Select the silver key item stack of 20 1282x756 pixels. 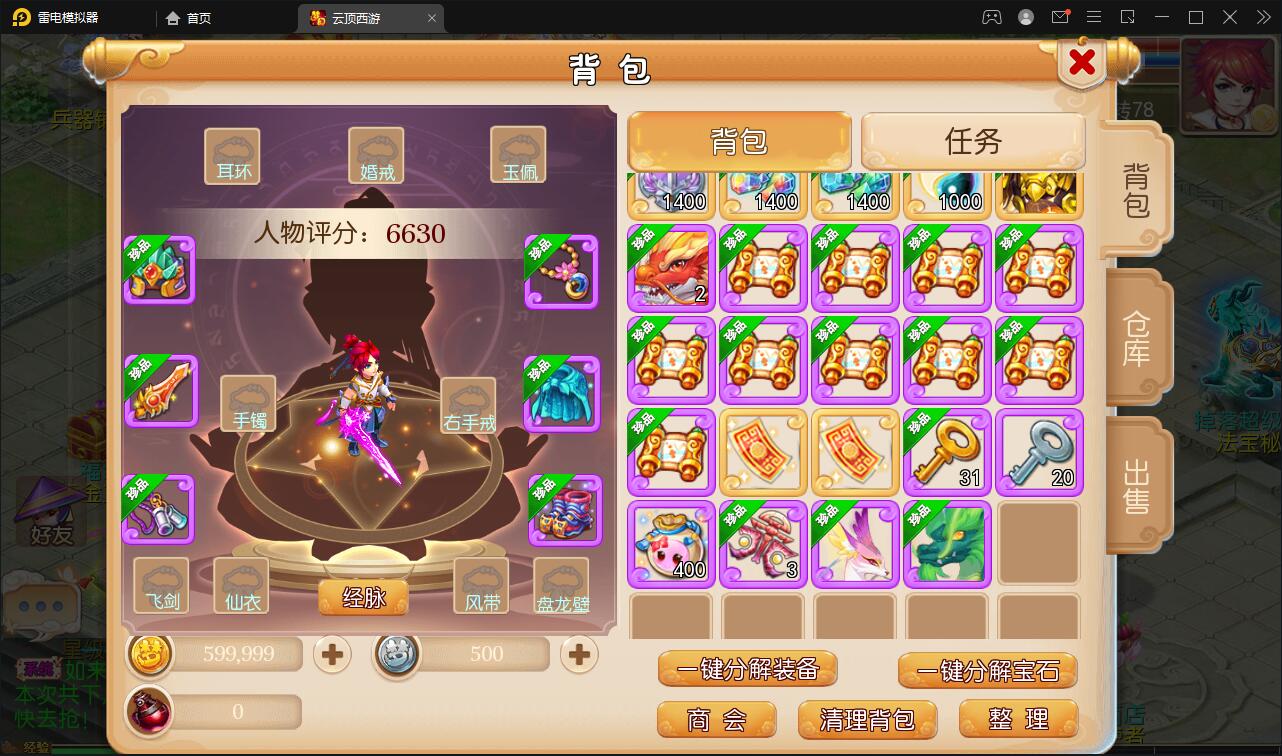[1038, 452]
